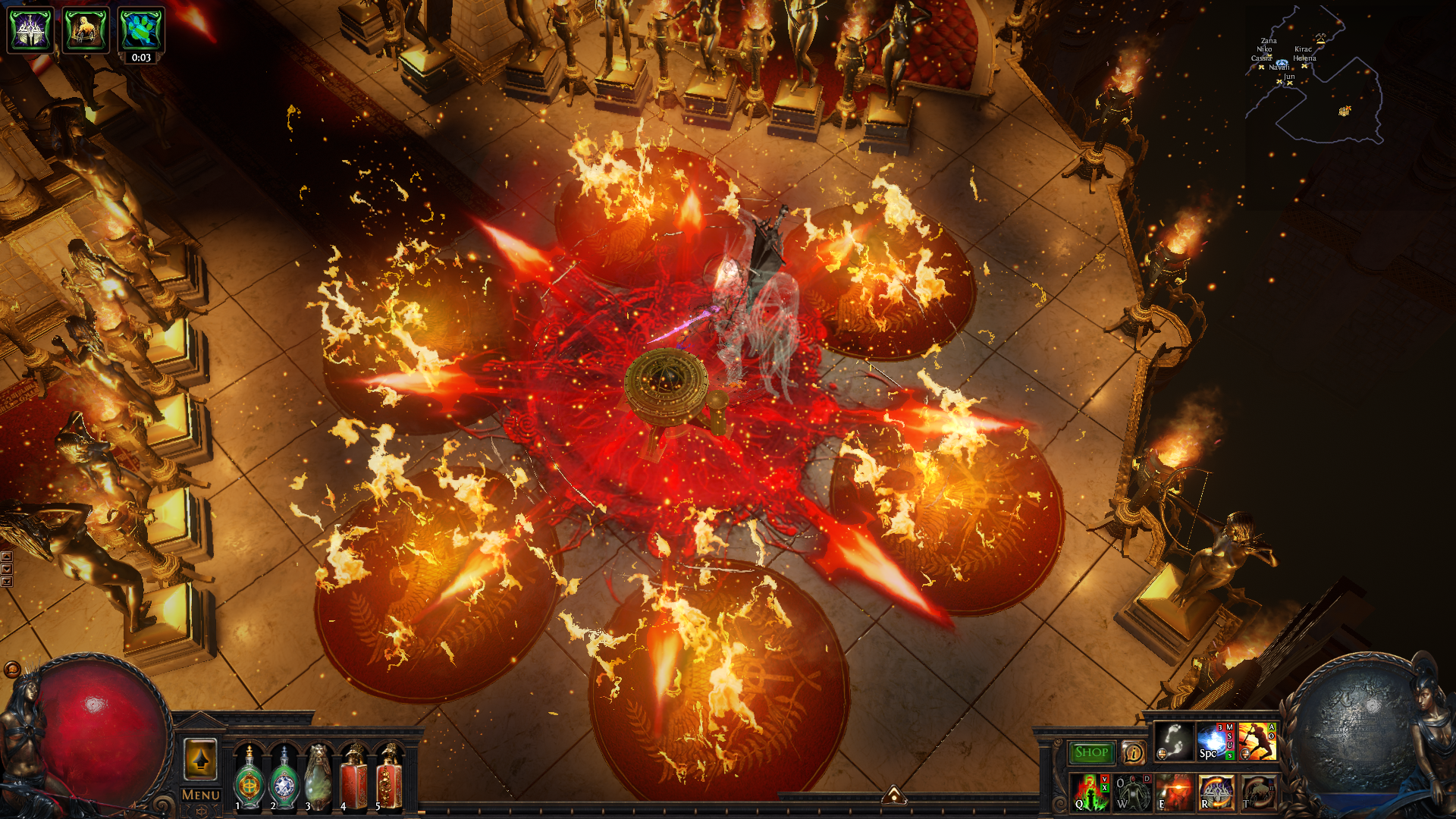Open the orange info speech-bubble icon
This screenshot has width=1456, height=819.
pyautogui.click(x=1133, y=752)
